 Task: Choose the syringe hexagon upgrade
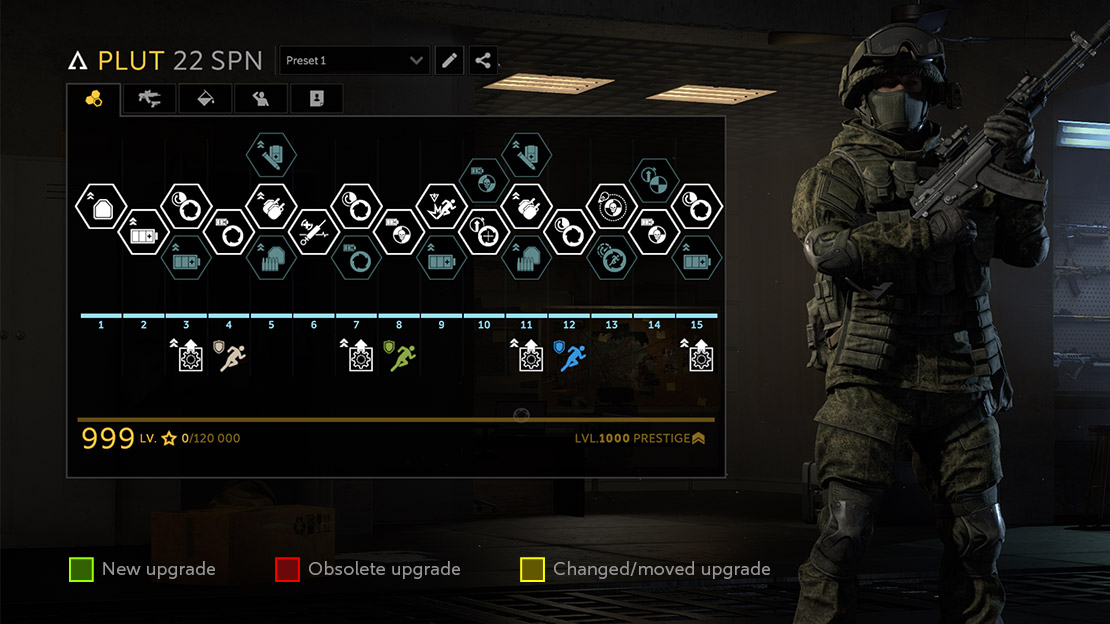[313, 231]
